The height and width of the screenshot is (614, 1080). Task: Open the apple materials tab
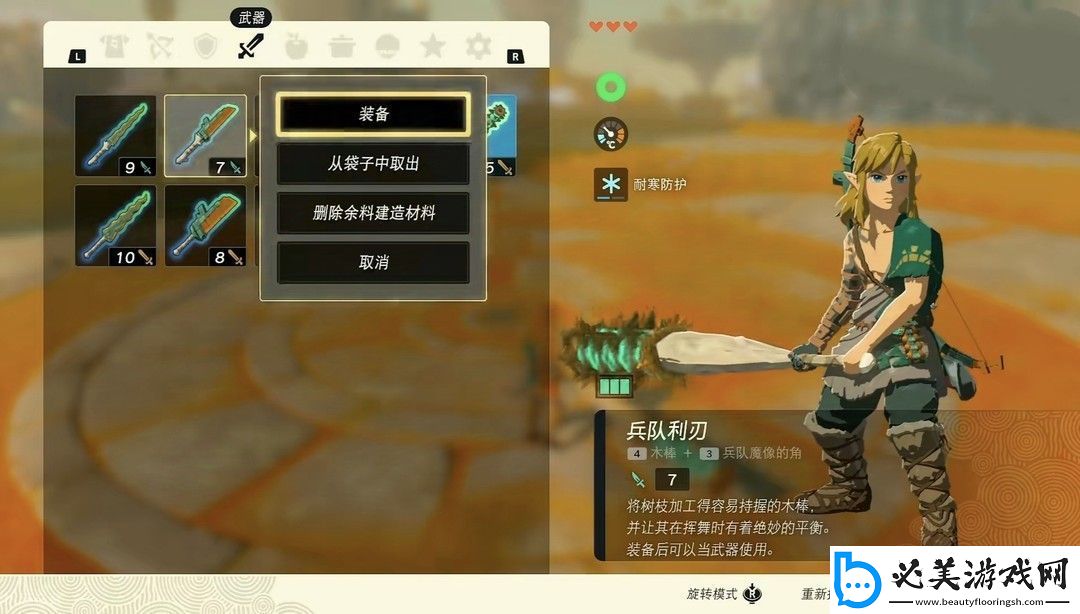[296, 46]
